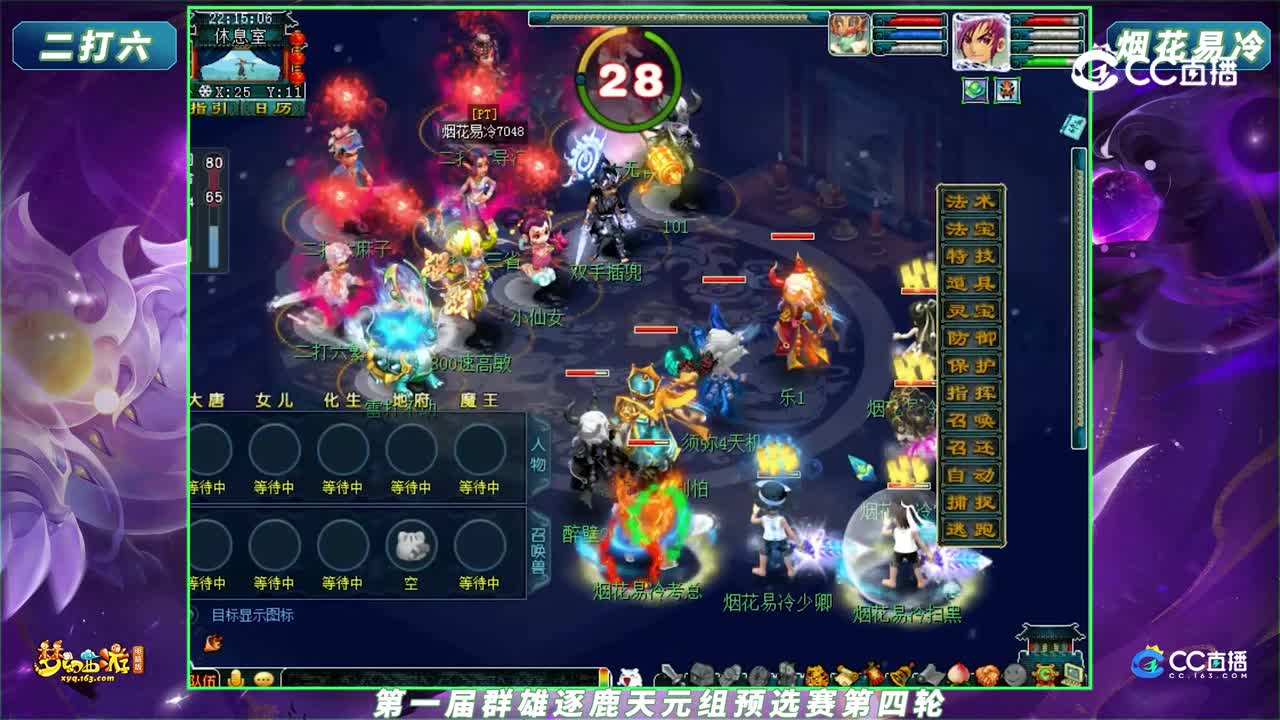Viewport: 1280px width, 720px height.
Task: Click the snowflake icon beside the map coordinates
Action: coord(204,91)
